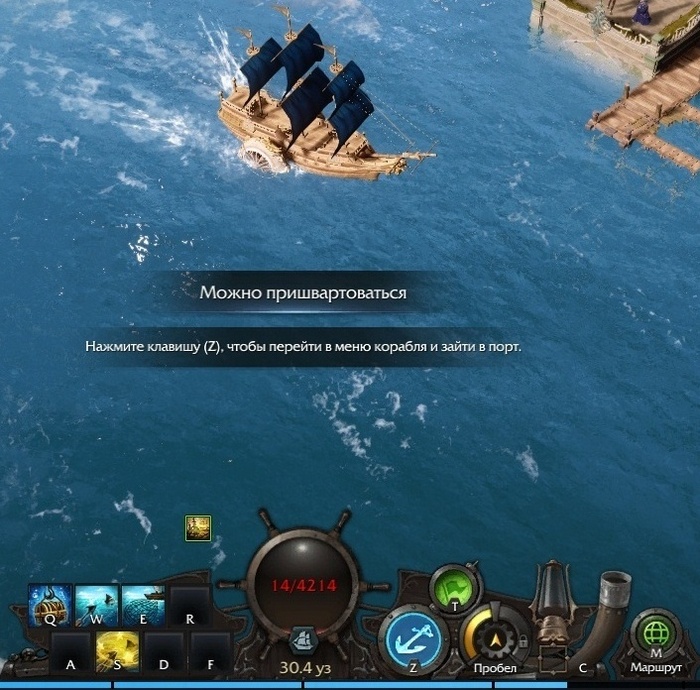Screen dimensions: 700x690
Task: Click the small buff icon above the hotbar
Action: (x=197, y=528)
